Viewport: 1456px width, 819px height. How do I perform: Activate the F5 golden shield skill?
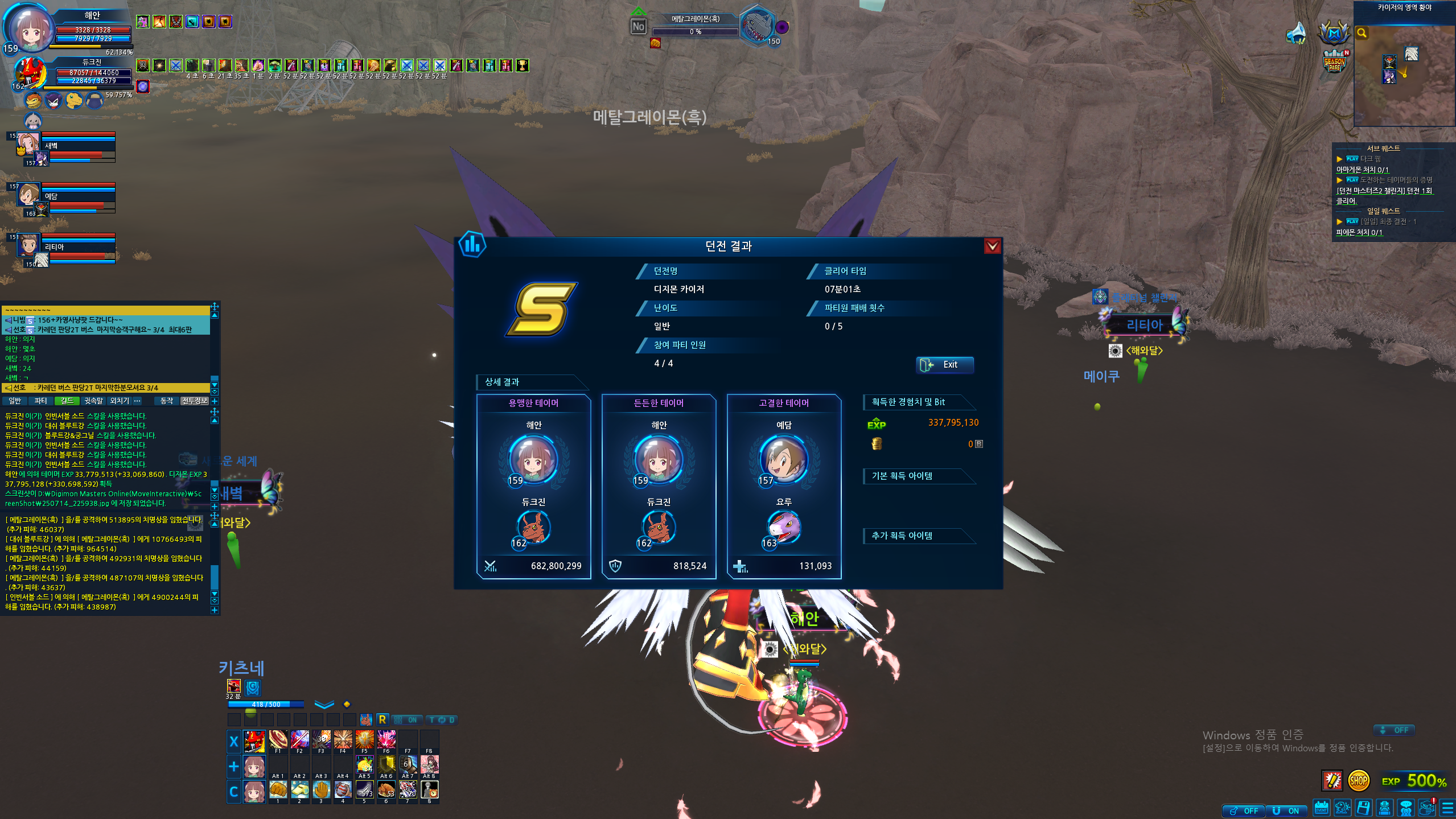coord(364,739)
